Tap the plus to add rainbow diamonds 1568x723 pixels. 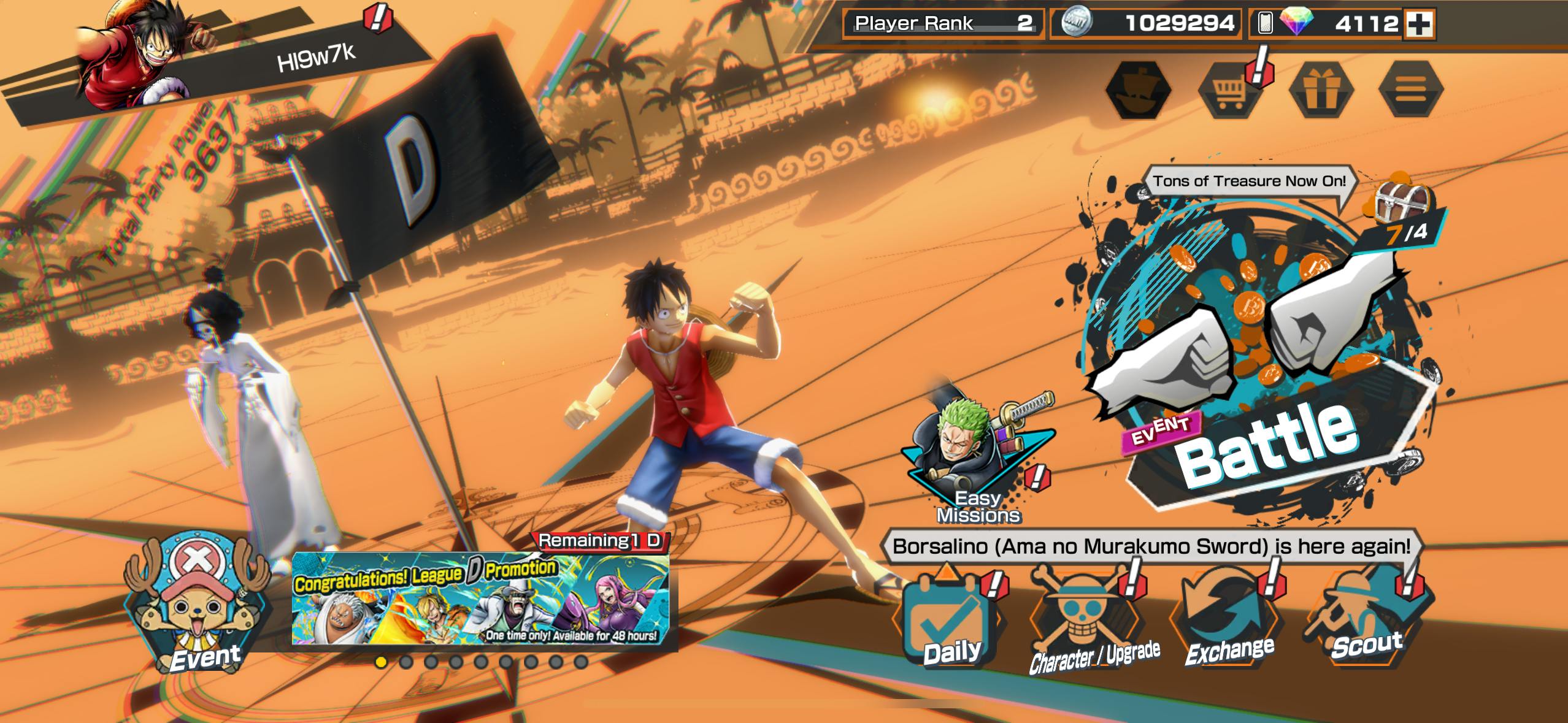tap(1420, 24)
